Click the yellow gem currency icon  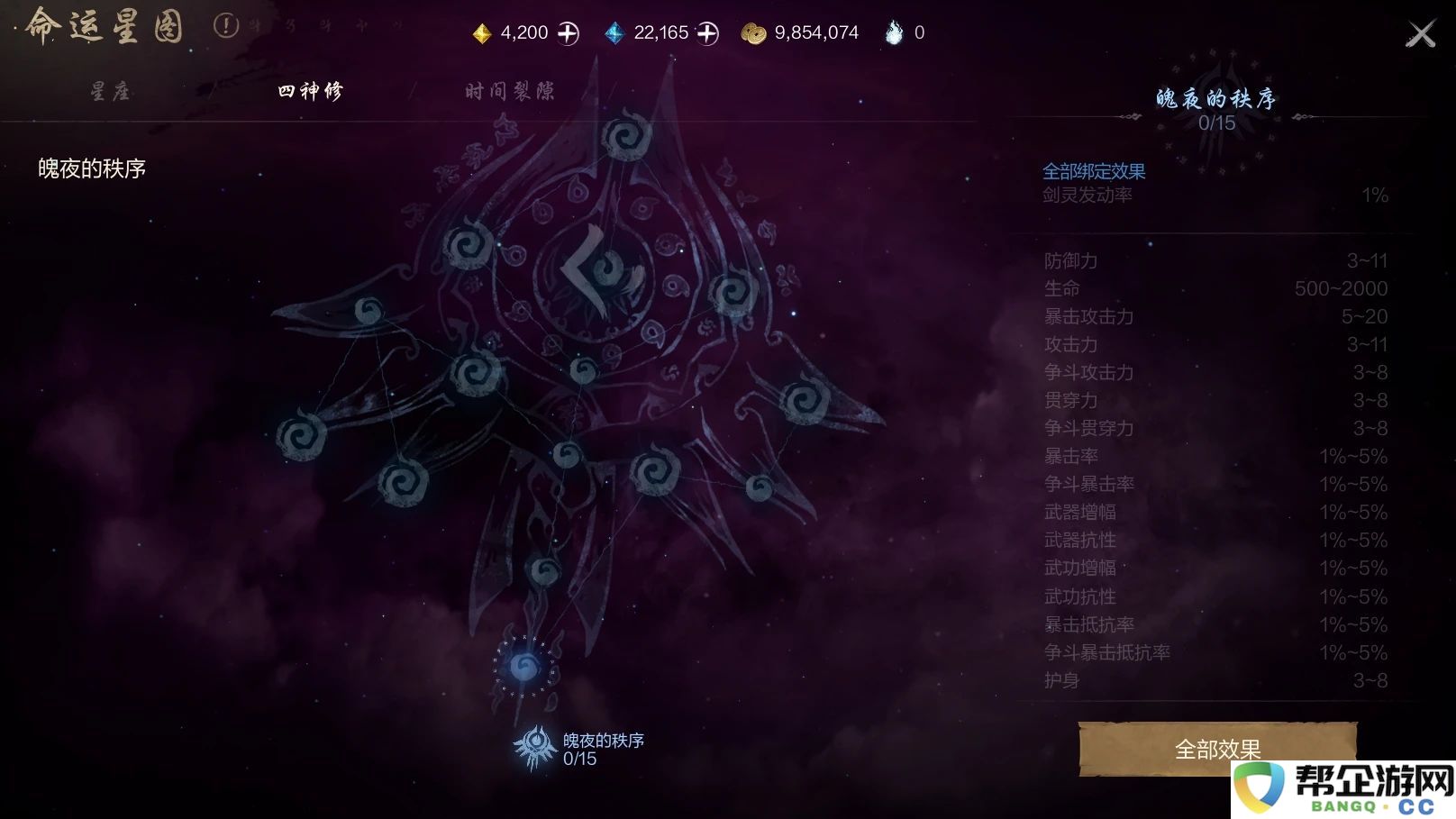(482, 32)
